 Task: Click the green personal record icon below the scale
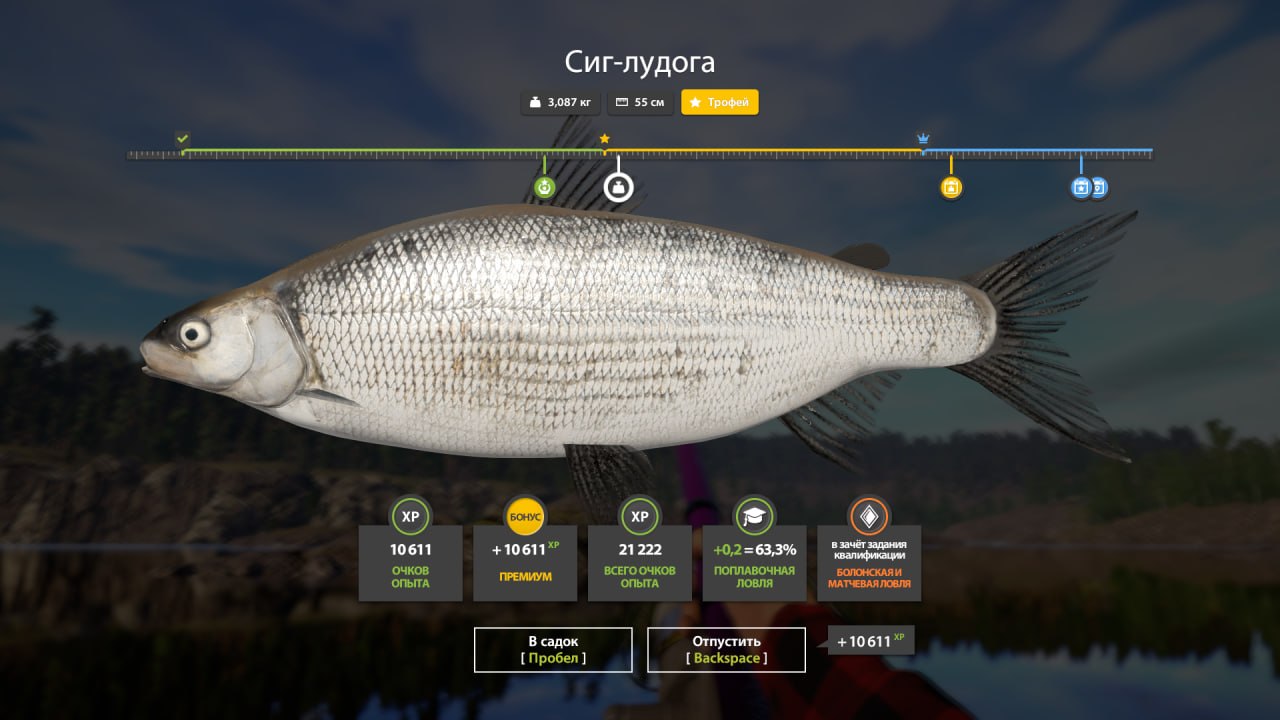(543, 186)
